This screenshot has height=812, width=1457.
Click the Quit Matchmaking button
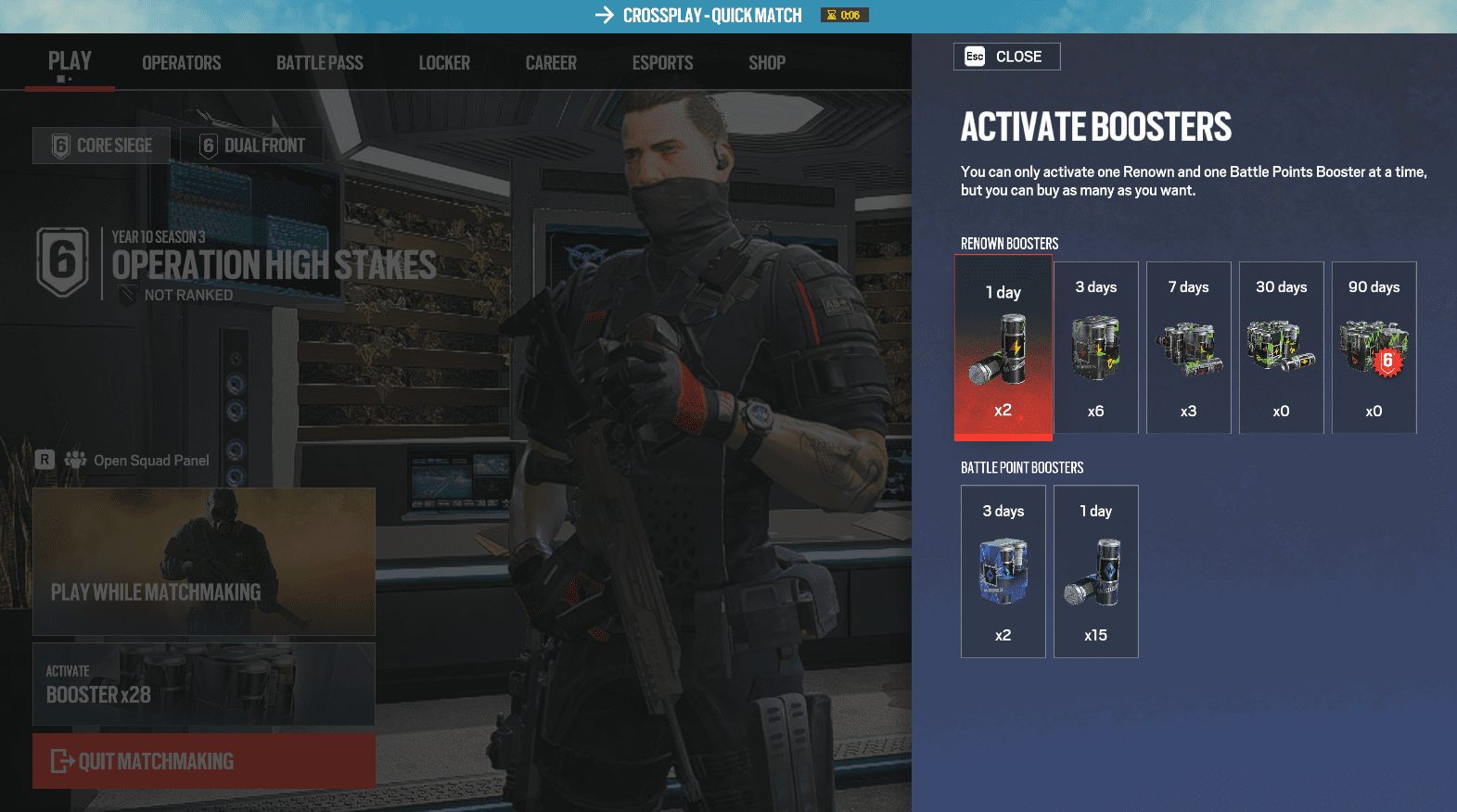[204, 761]
